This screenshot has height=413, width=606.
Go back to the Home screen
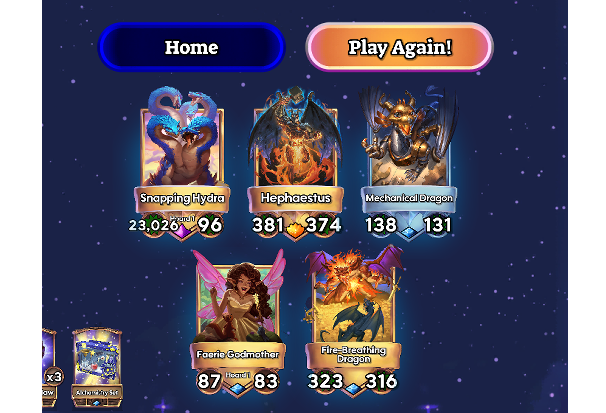point(191,47)
